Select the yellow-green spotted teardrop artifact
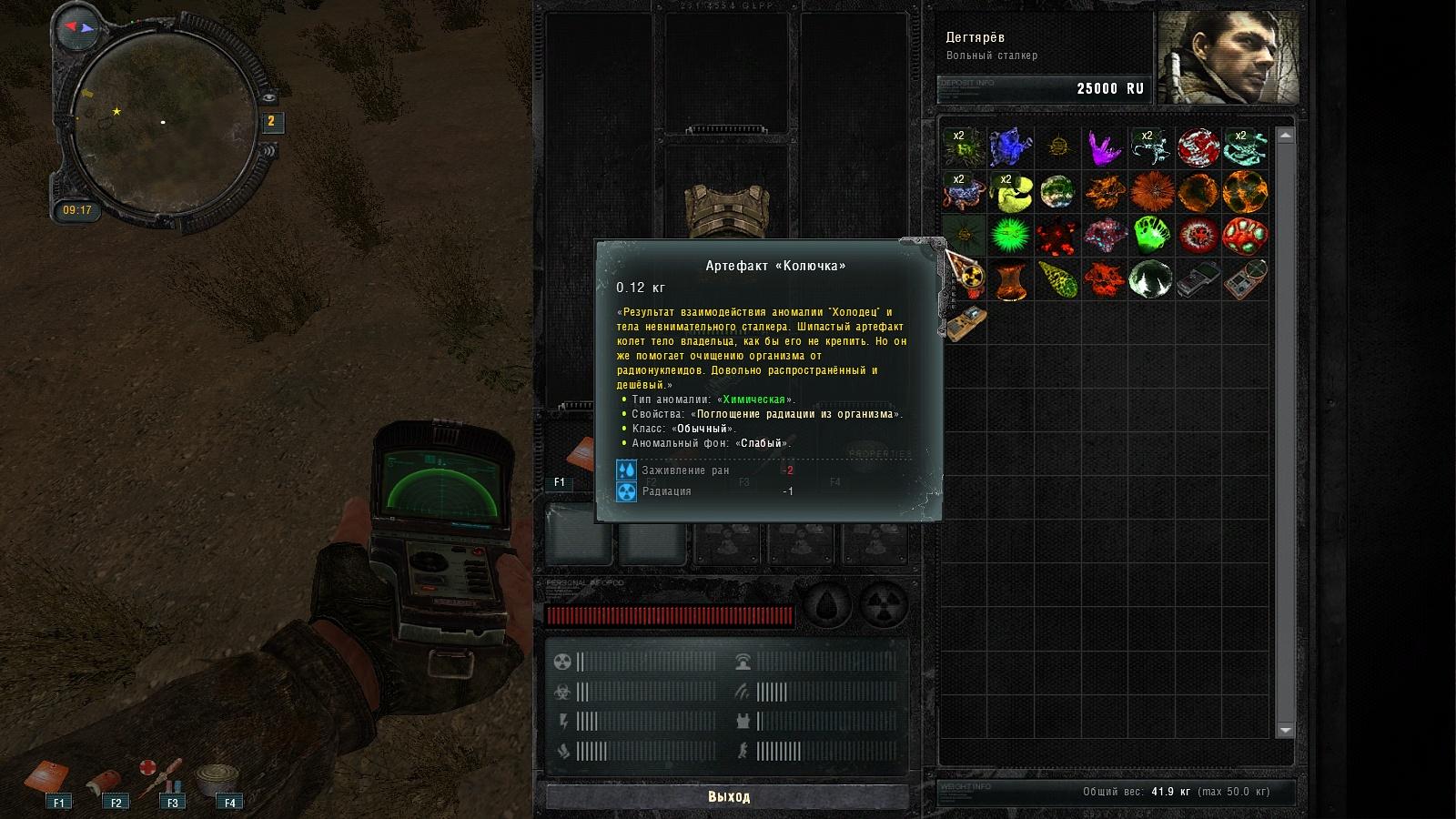This screenshot has width=1456, height=819. [1057, 280]
